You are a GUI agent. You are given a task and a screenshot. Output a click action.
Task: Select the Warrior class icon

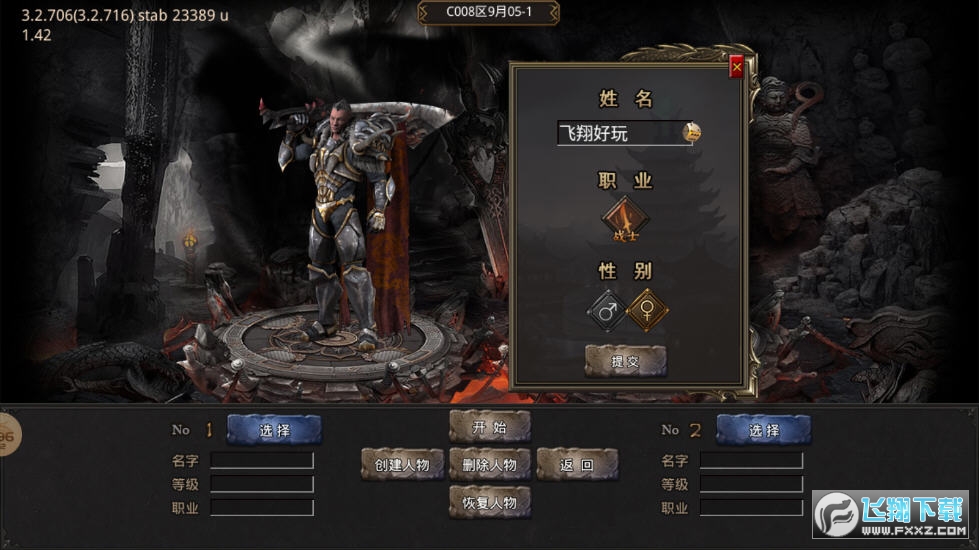point(625,220)
